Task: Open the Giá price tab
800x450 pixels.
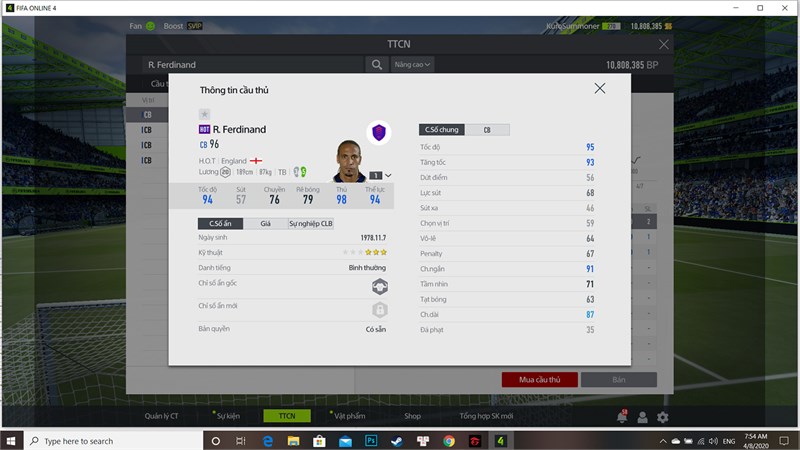Action: pyautogui.click(x=265, y=224)
